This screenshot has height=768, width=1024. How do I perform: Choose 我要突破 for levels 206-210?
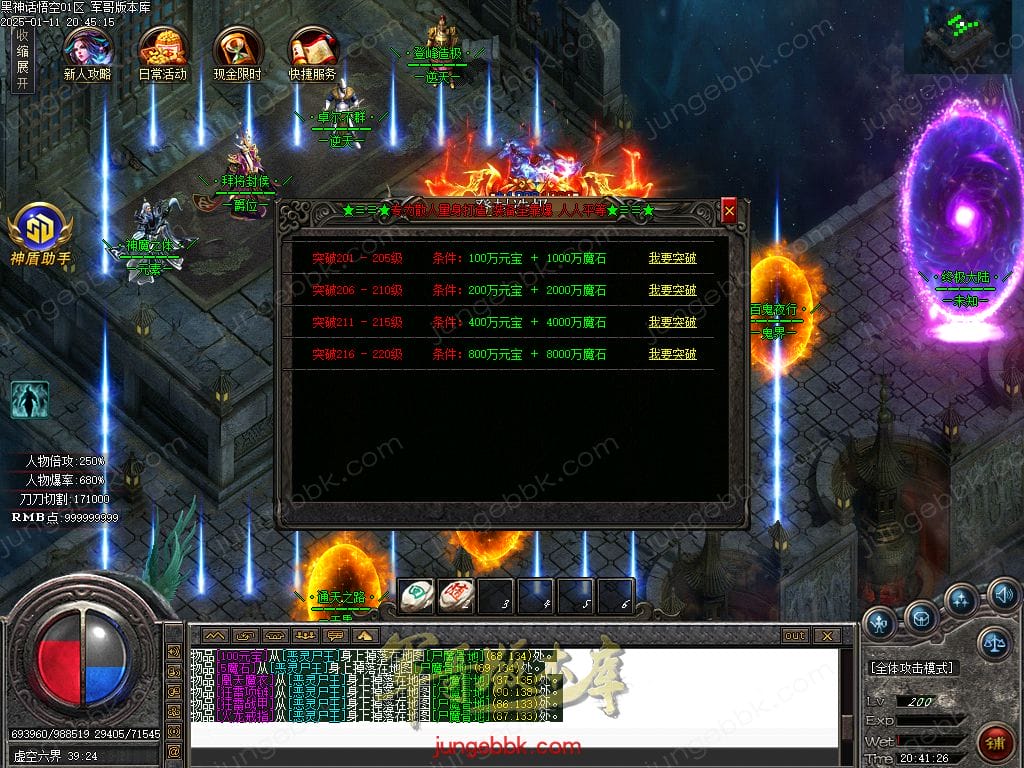(x=672, y=290)
